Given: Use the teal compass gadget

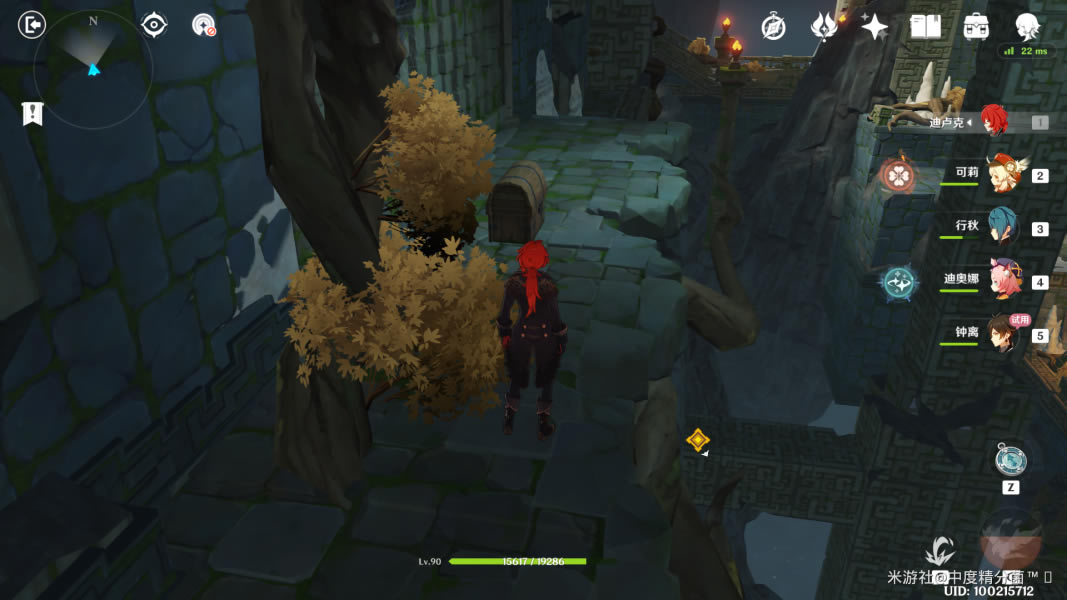Looking at the screenshot, I should click(1010, 460).
